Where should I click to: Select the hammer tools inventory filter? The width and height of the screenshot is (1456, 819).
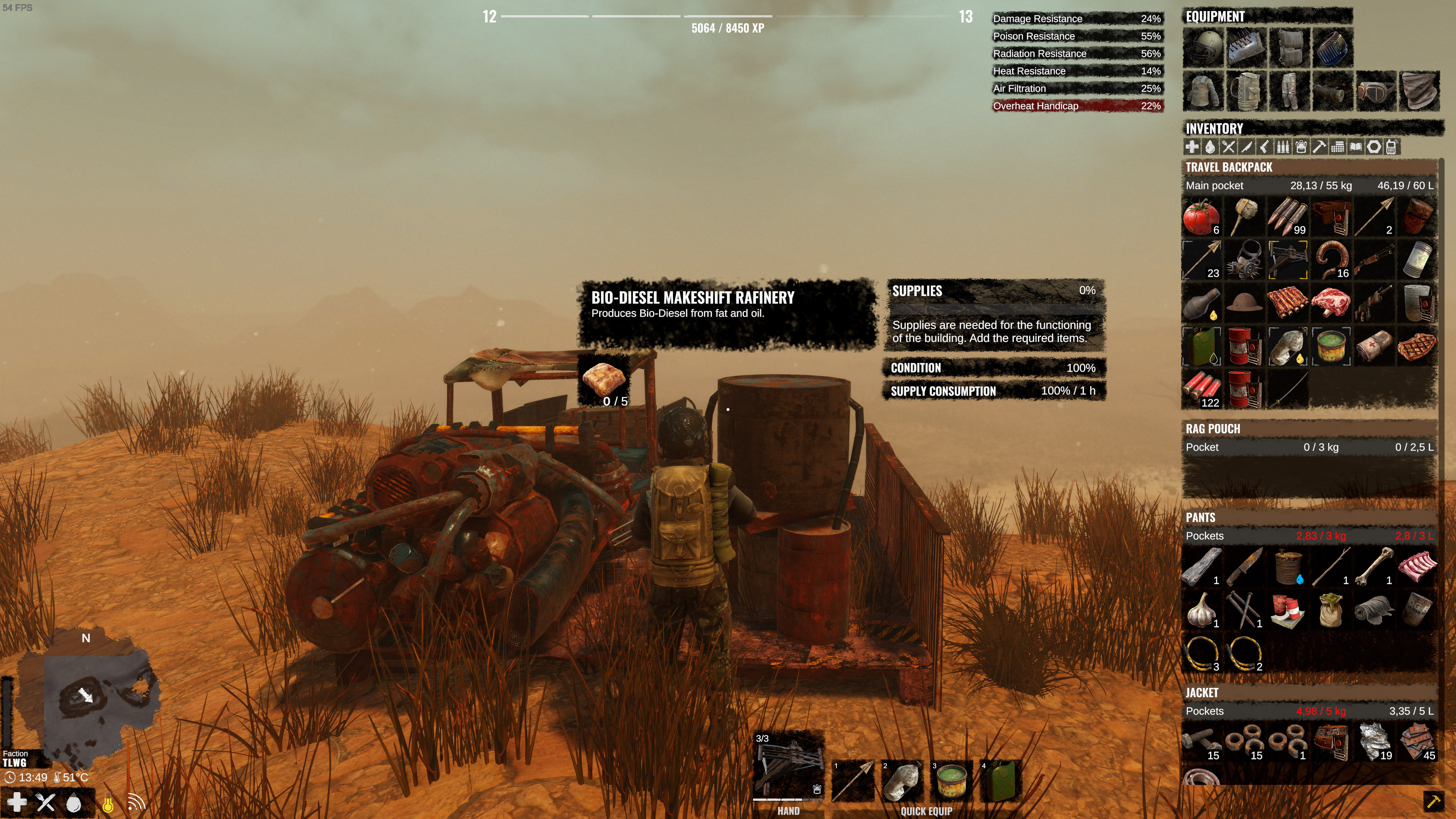point(1319,147)
